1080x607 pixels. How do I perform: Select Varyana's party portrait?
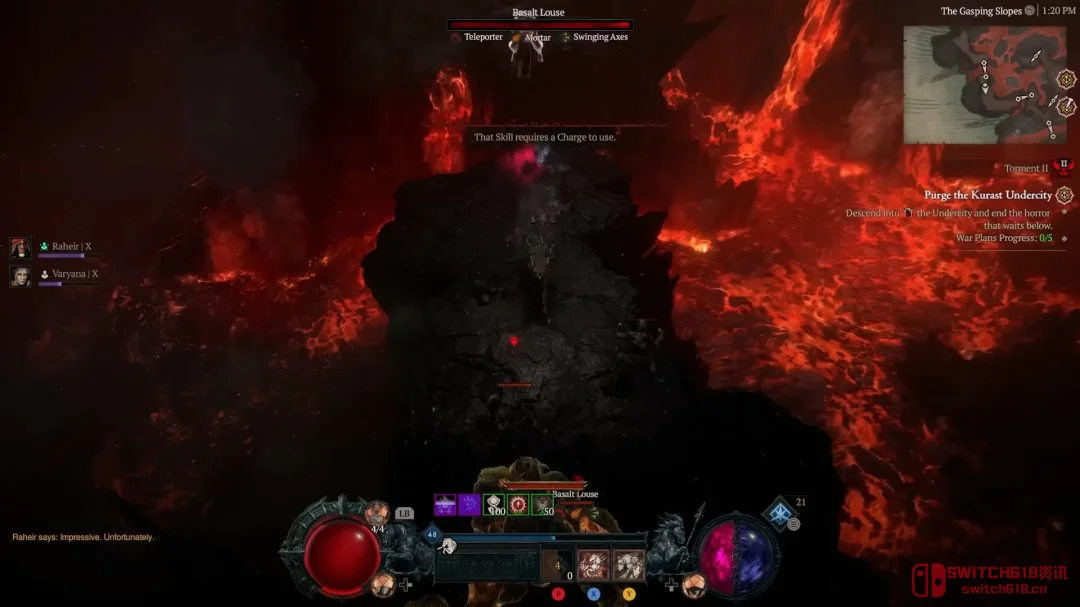click(x=20, y=275)
